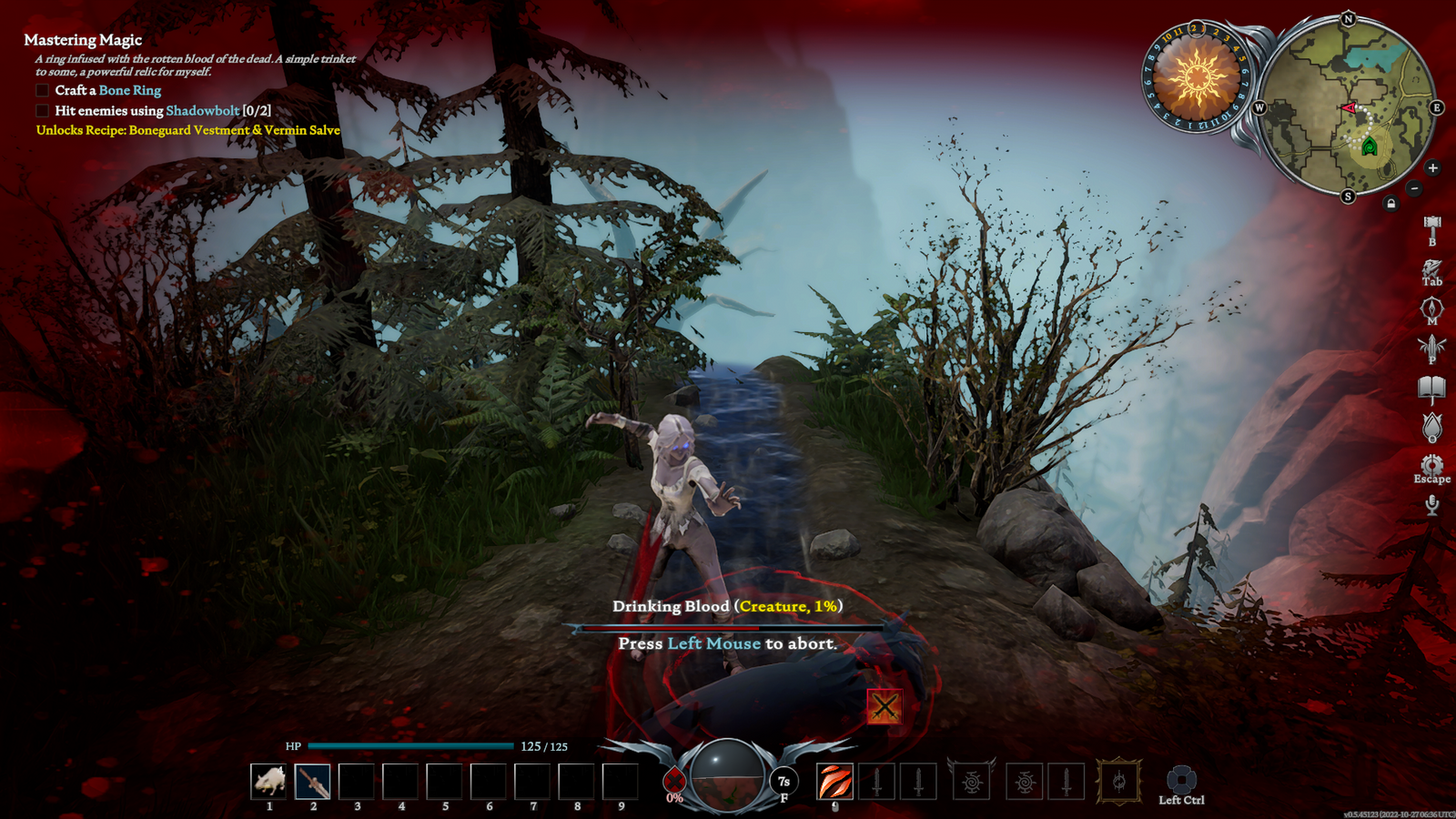Click the Mastering Magic quest title

coord(83,40)
